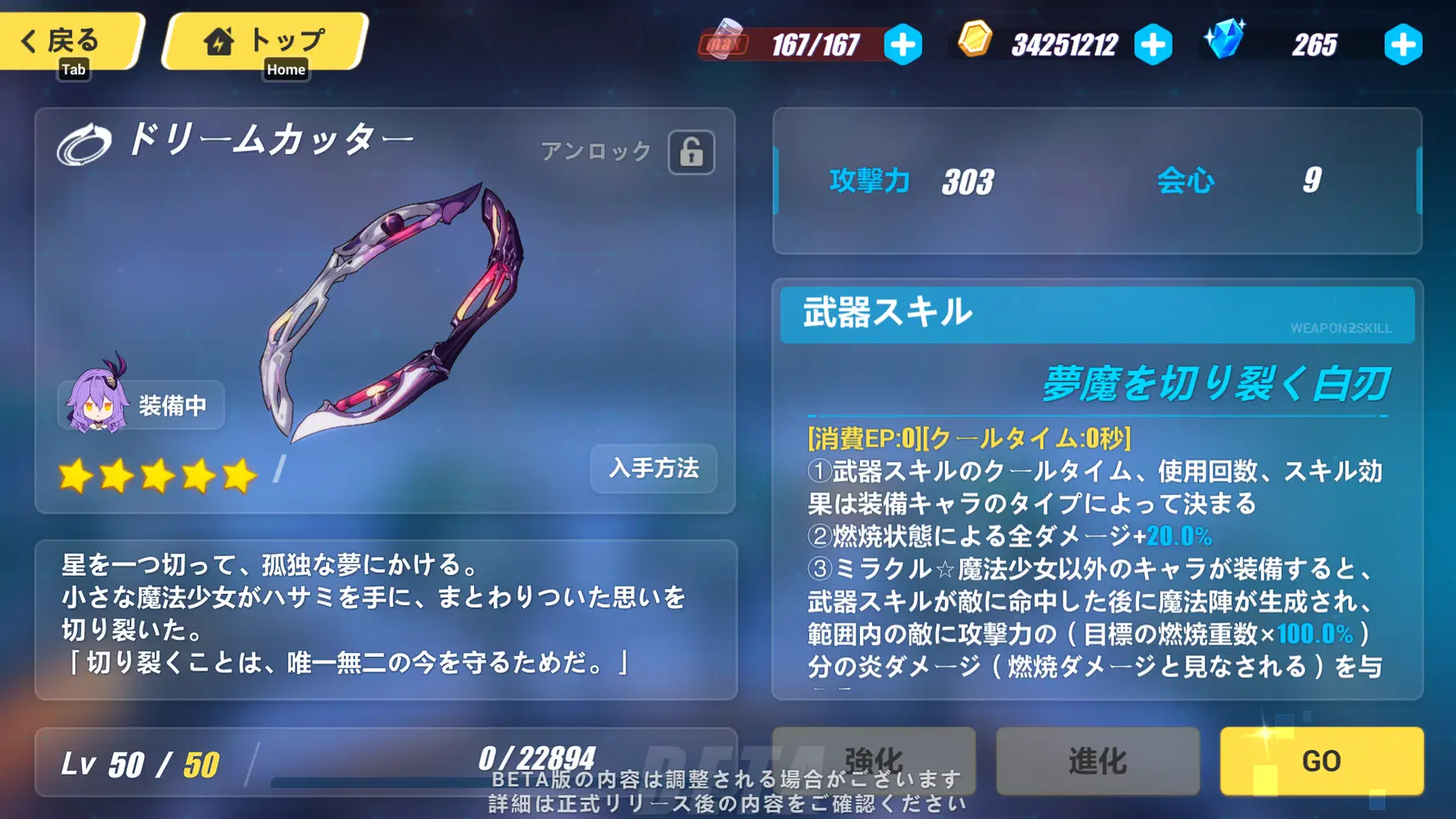The width and height of the screenshot is (1456, 819).
Task: Purchase crystals via the rightmost plus icon
Action: point(1403,46)
